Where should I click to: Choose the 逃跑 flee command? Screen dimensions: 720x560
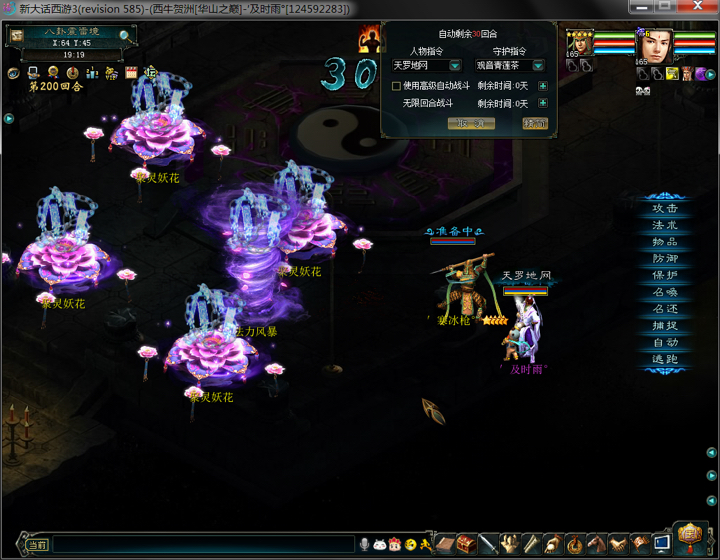click(665, 358)
